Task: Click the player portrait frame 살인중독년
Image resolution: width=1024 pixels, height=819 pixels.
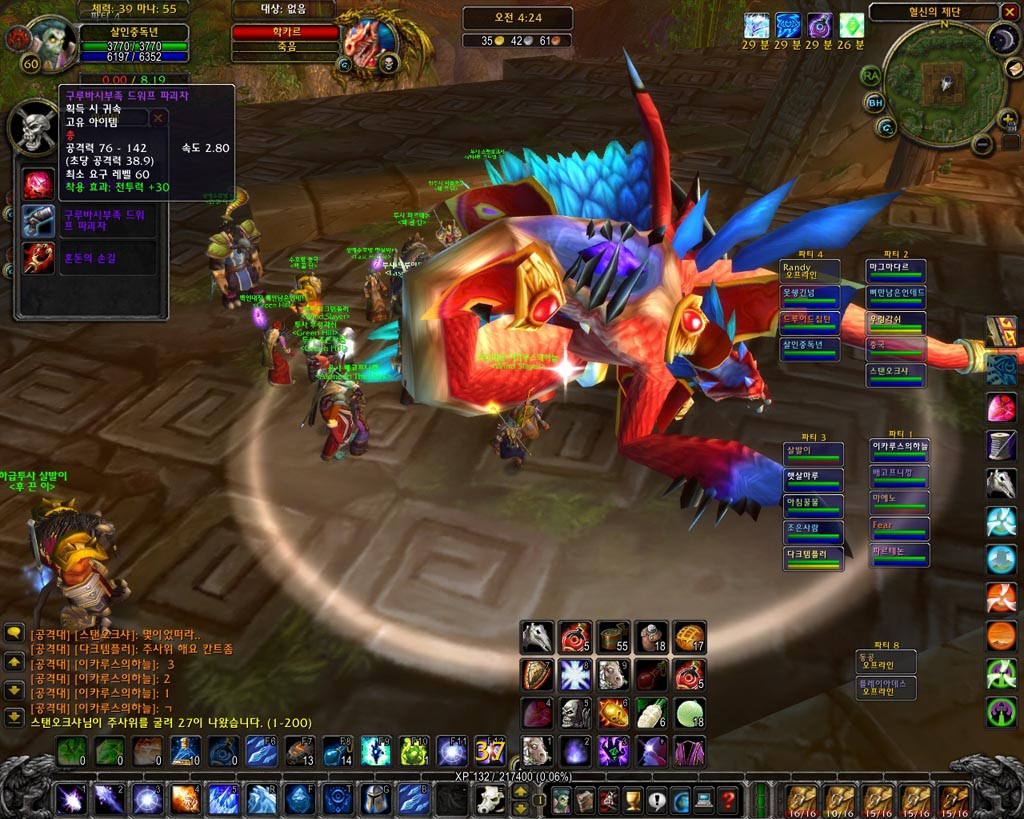Action: (x=46, y=42)
